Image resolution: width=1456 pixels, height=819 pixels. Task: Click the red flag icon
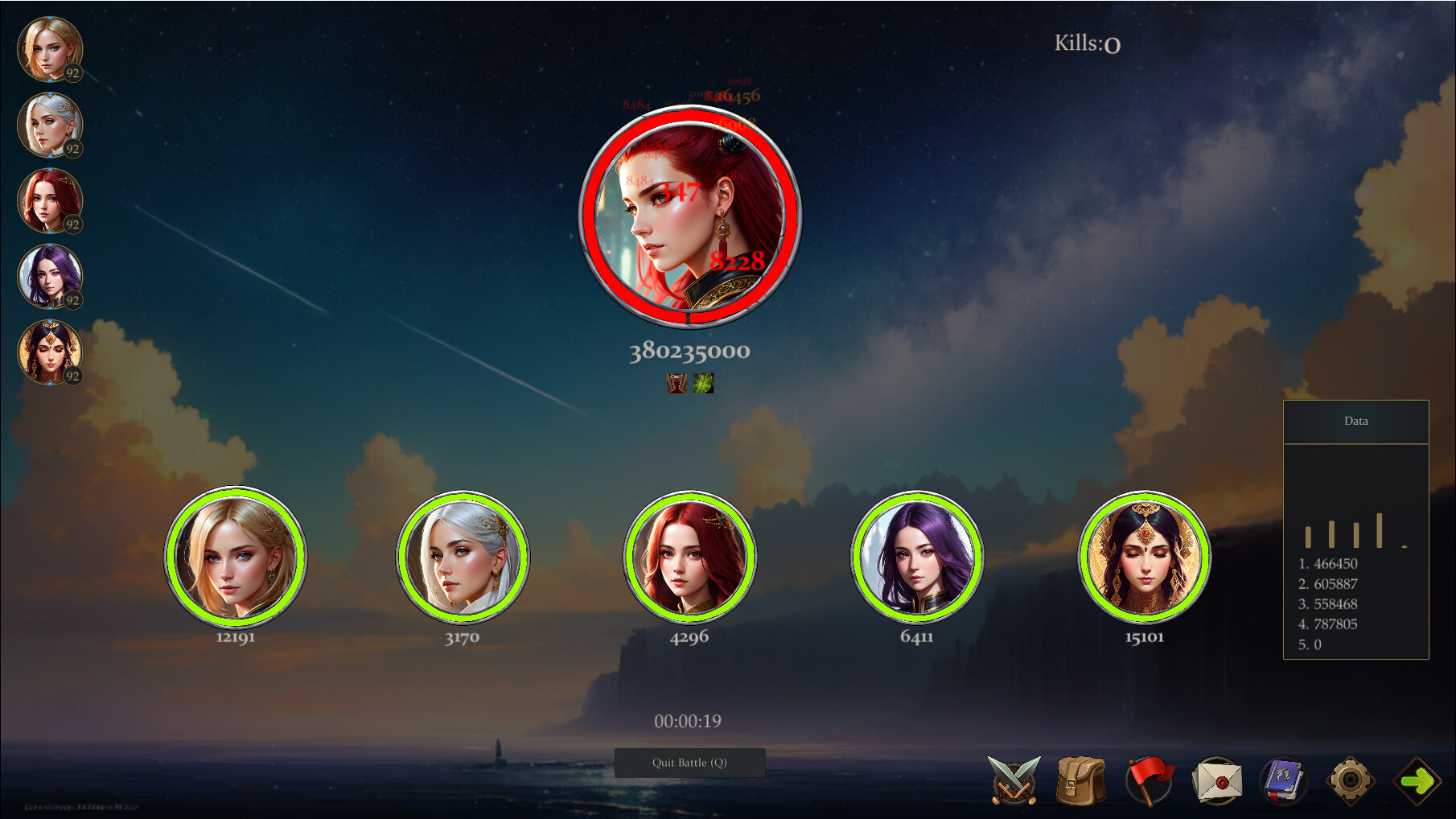click(x=1149, y=779)
